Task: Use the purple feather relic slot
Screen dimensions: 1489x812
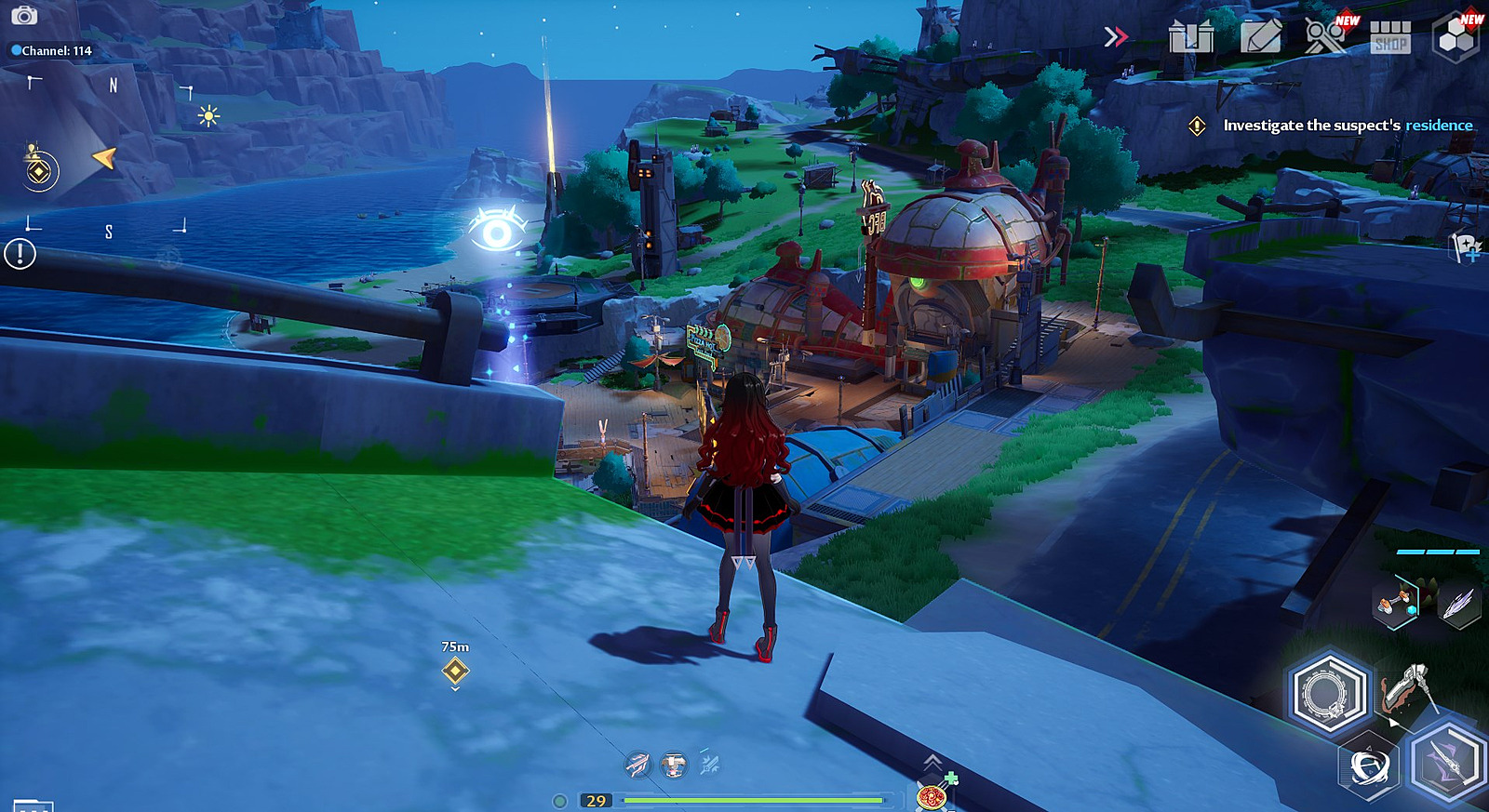Action: 1457,604
